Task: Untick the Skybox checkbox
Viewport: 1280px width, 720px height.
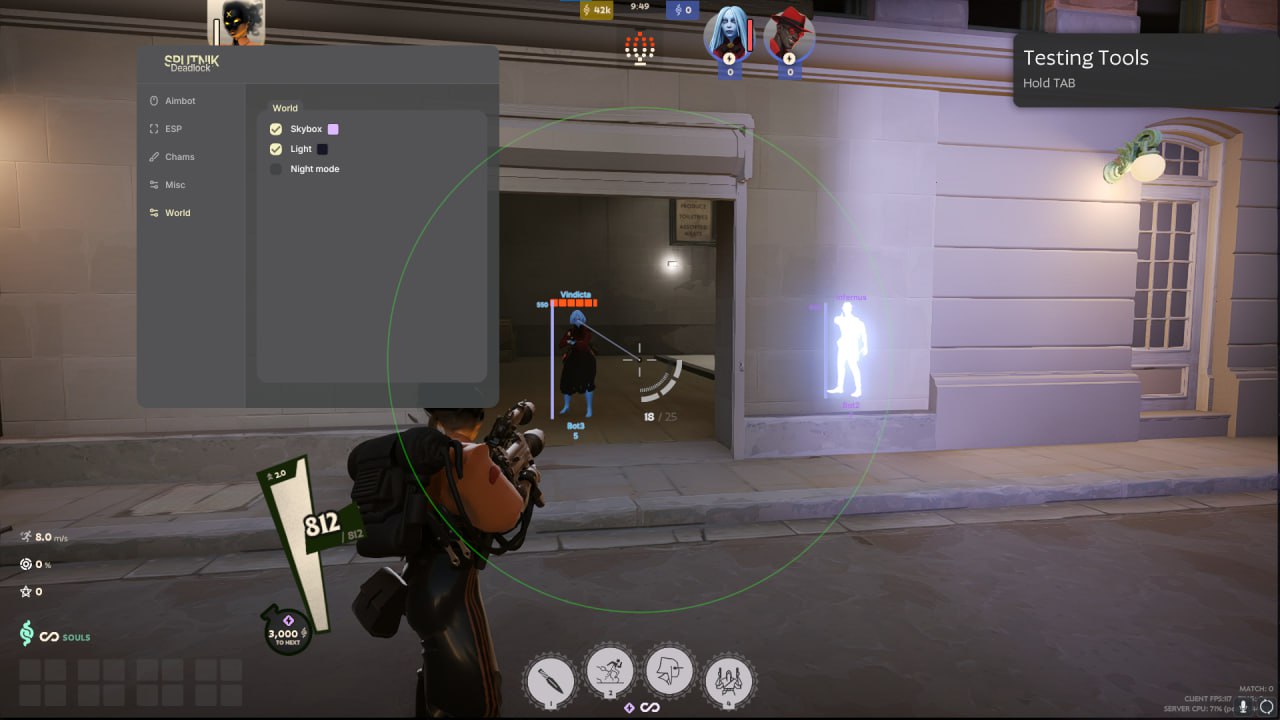Action: (276, 129)
